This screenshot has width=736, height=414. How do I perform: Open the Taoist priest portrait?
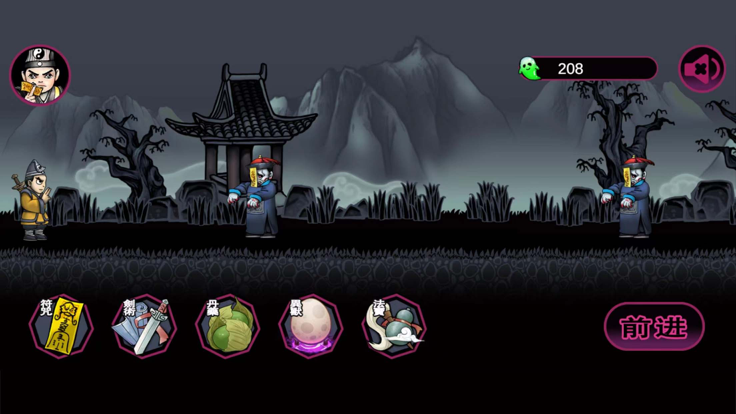40,75
